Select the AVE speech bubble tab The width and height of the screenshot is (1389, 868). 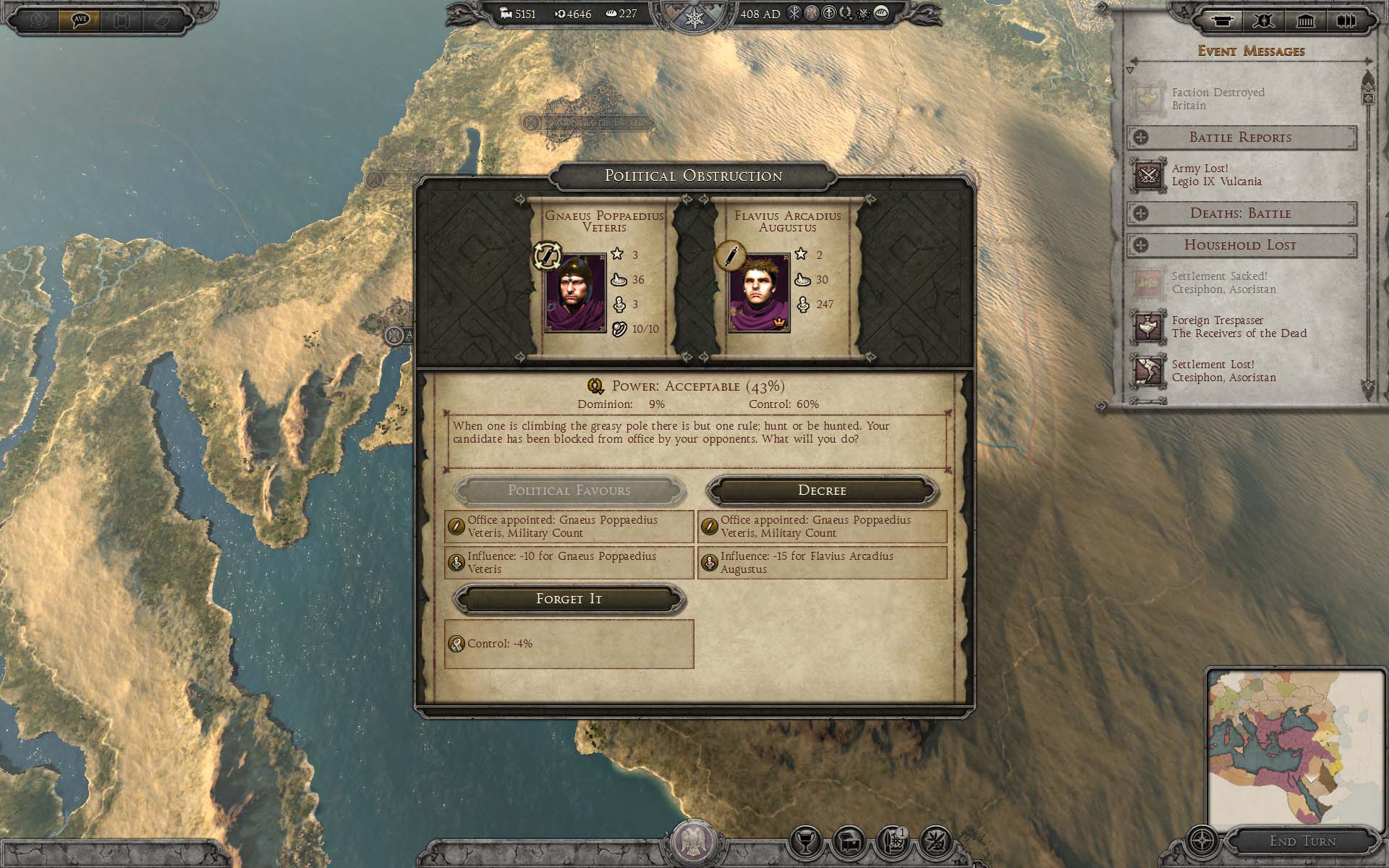coord(80,20)
